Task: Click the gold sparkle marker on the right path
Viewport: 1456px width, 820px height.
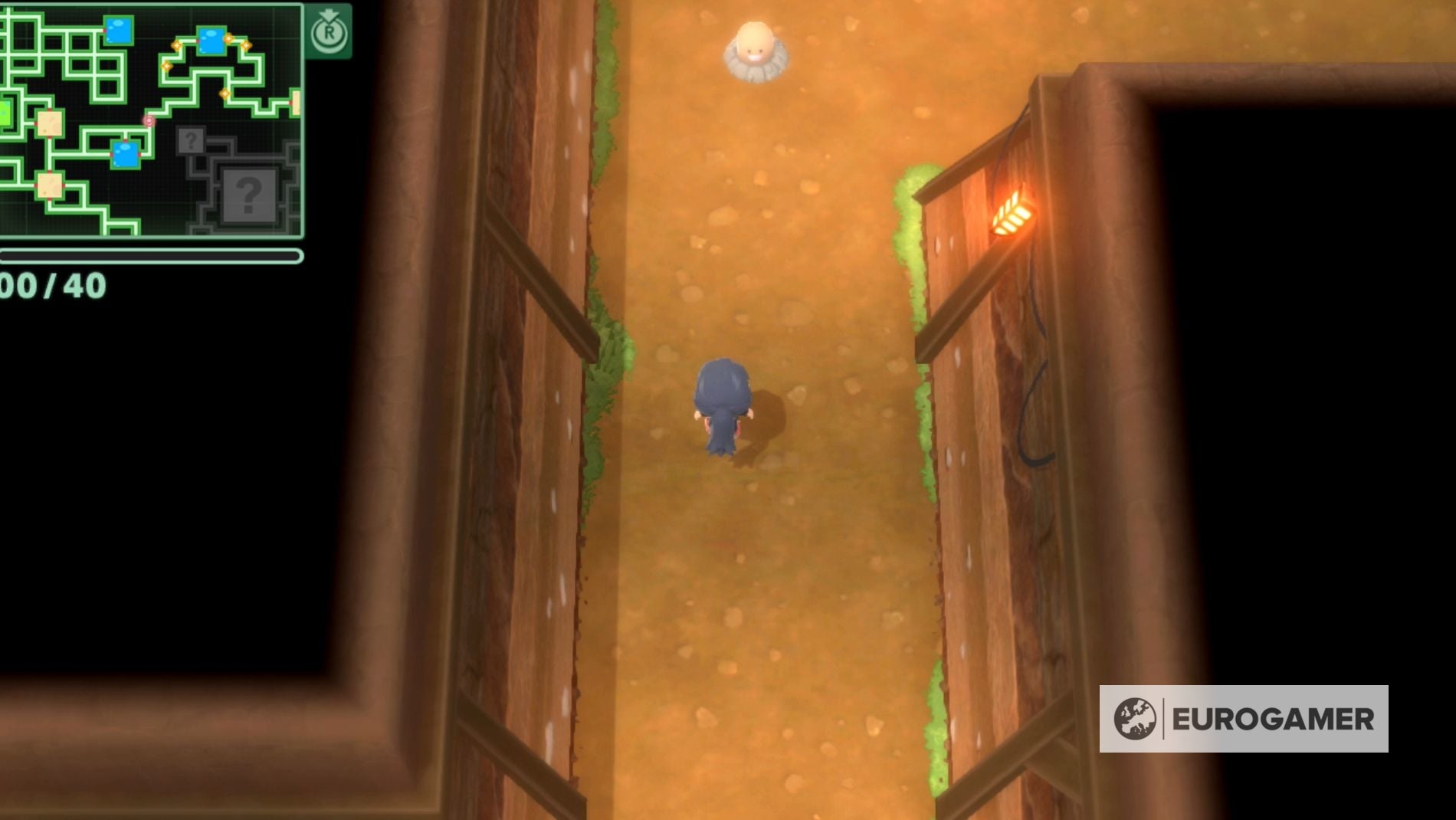Action: 224,93
